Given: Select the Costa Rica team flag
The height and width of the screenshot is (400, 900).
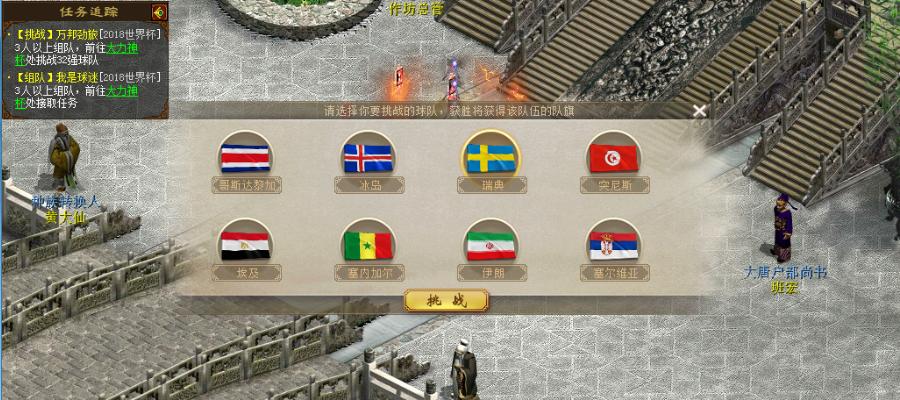Looking at the screenshot, I should [245, 158].
